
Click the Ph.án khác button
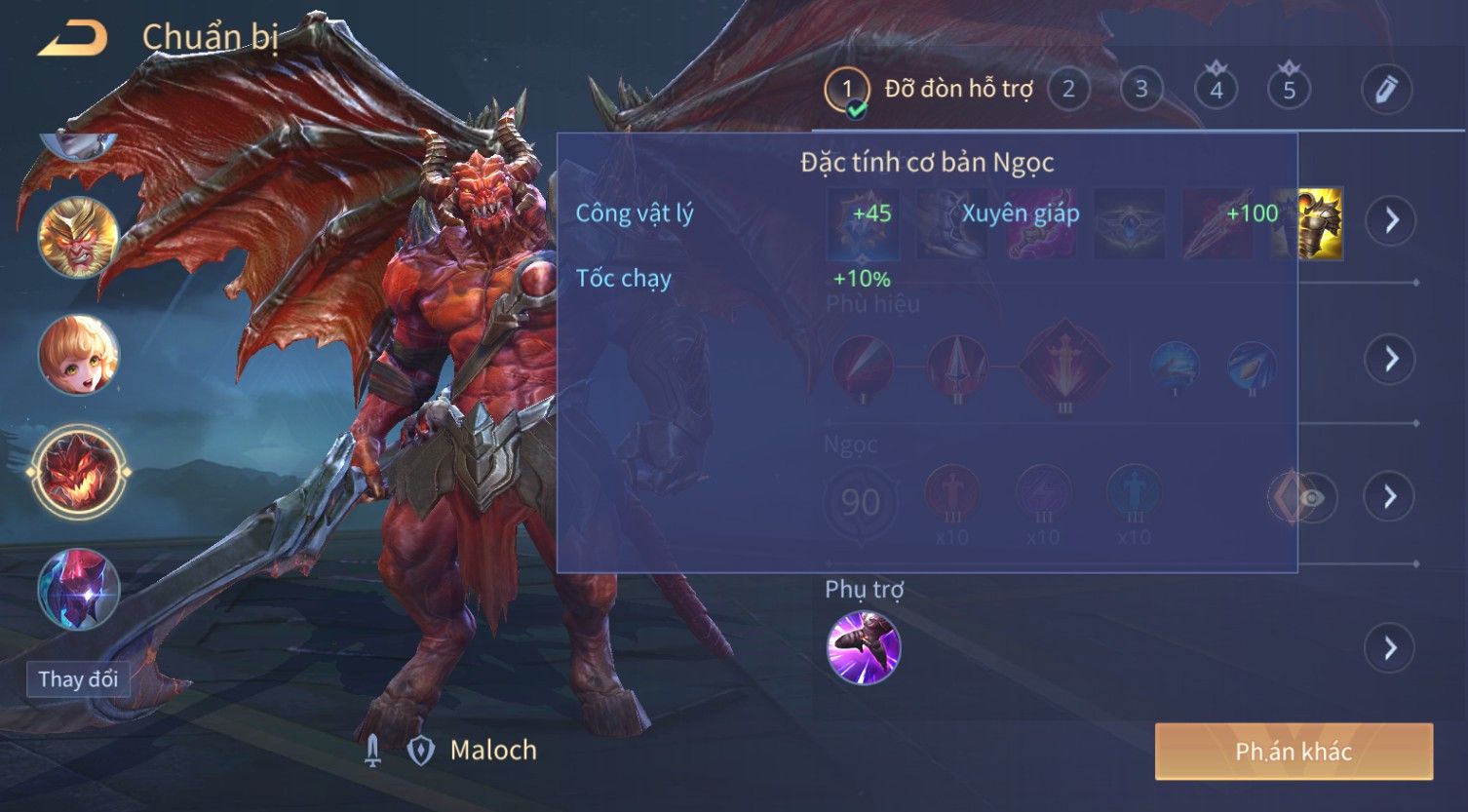(x=1294, y=752)
